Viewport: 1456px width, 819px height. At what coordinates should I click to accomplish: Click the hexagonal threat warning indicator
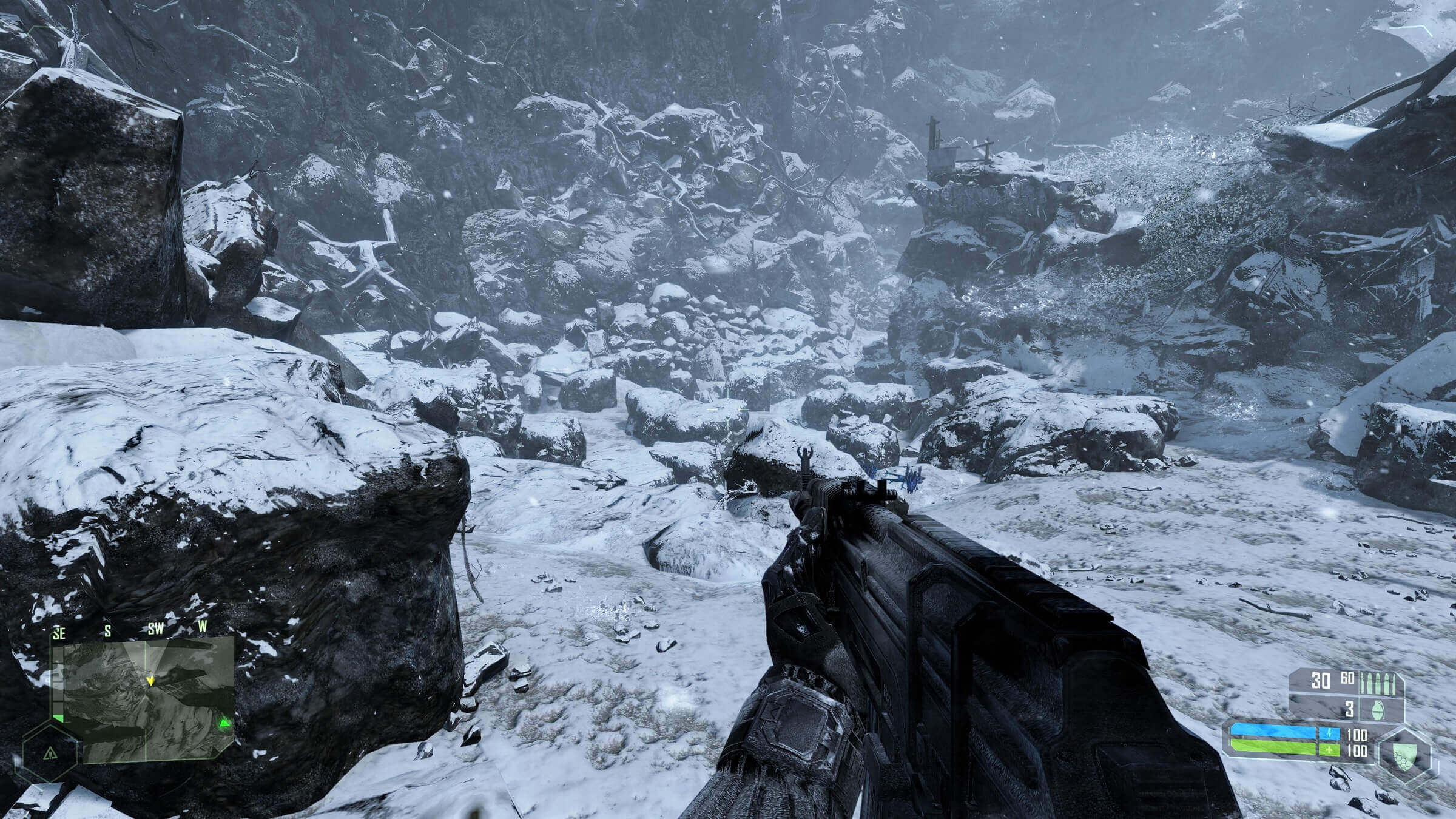click(50, 752)
